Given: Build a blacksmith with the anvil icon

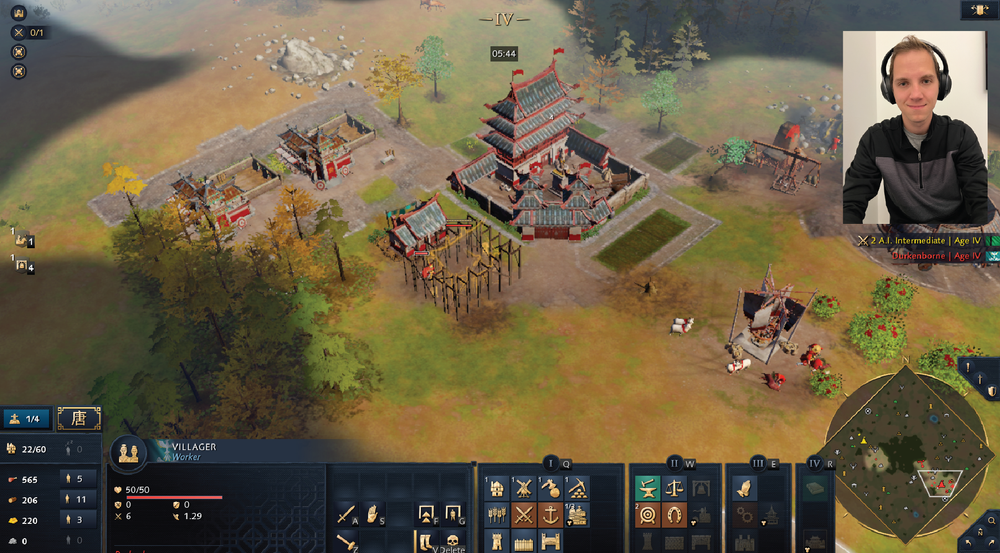Looking at the screenshot, I should click(648, 488).
